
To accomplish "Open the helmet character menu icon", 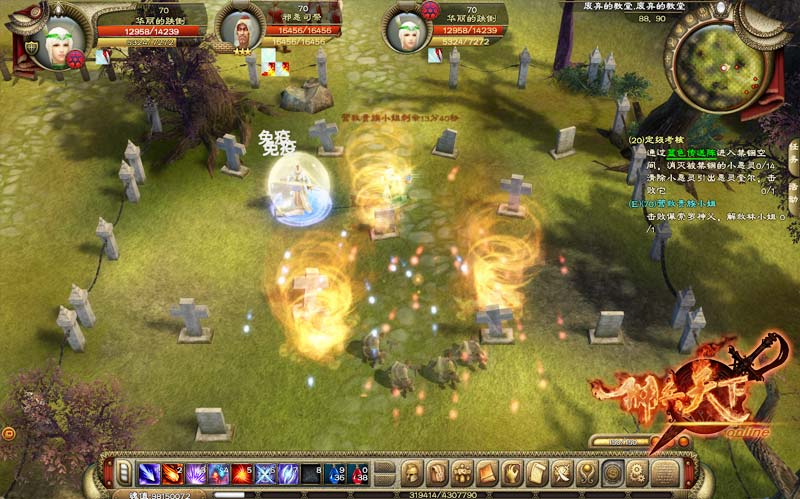I will [x=413, y=473].
